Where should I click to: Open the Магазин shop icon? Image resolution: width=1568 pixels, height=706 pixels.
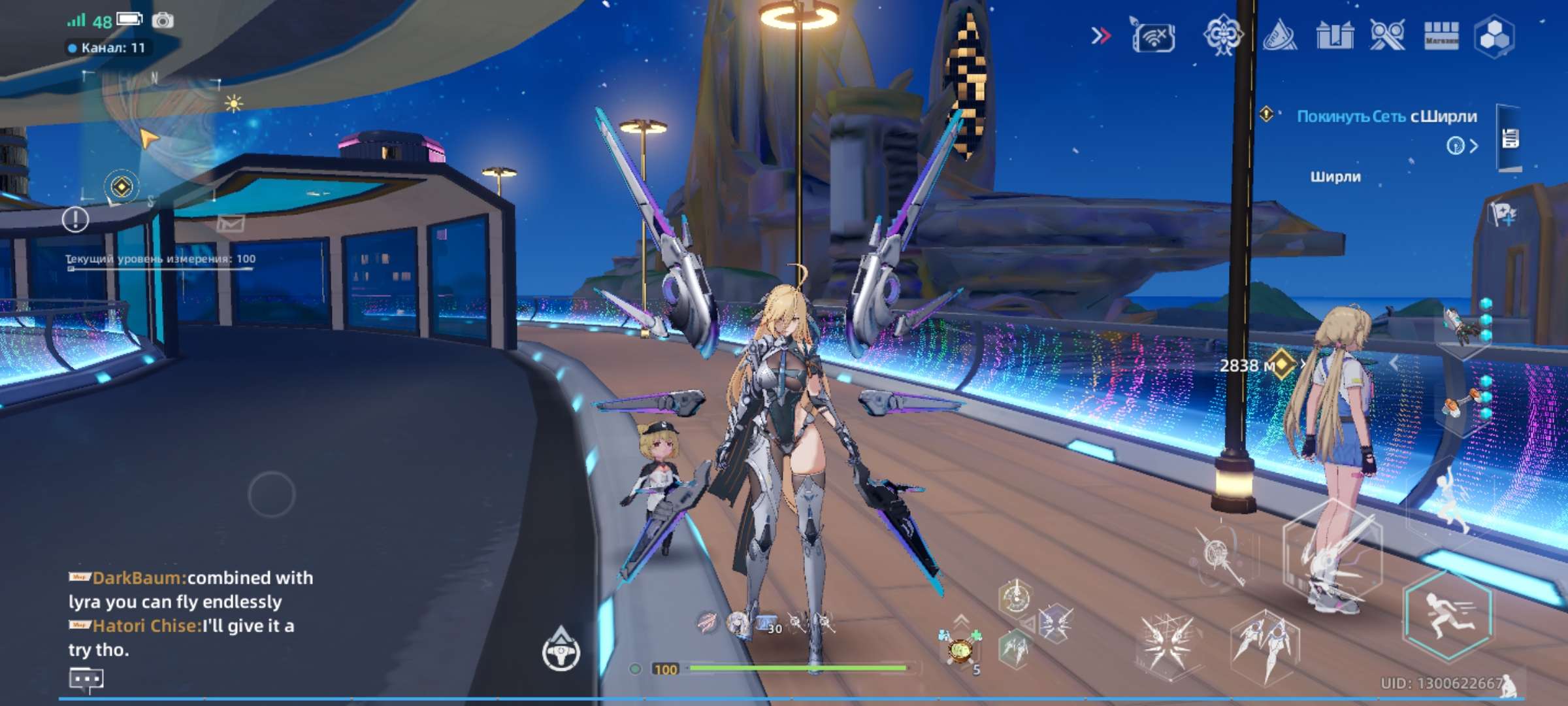click(x=1441, y=35)
